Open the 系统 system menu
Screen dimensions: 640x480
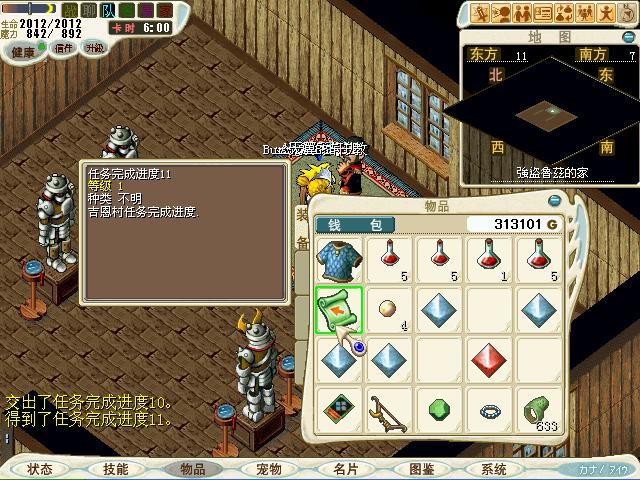click(x=494, y=469)
